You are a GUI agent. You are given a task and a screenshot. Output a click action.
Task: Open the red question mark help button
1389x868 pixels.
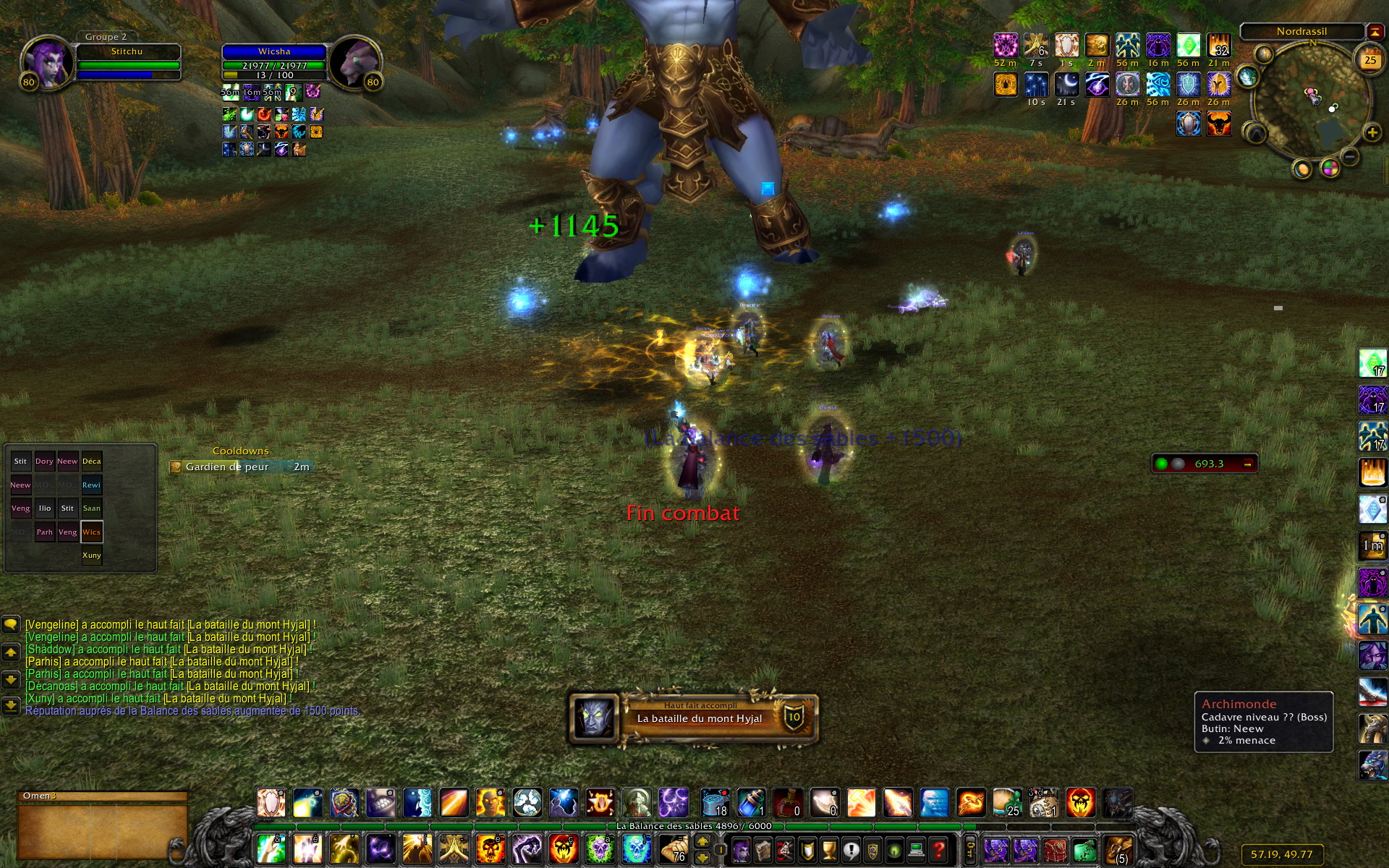(x=938, y=850)
